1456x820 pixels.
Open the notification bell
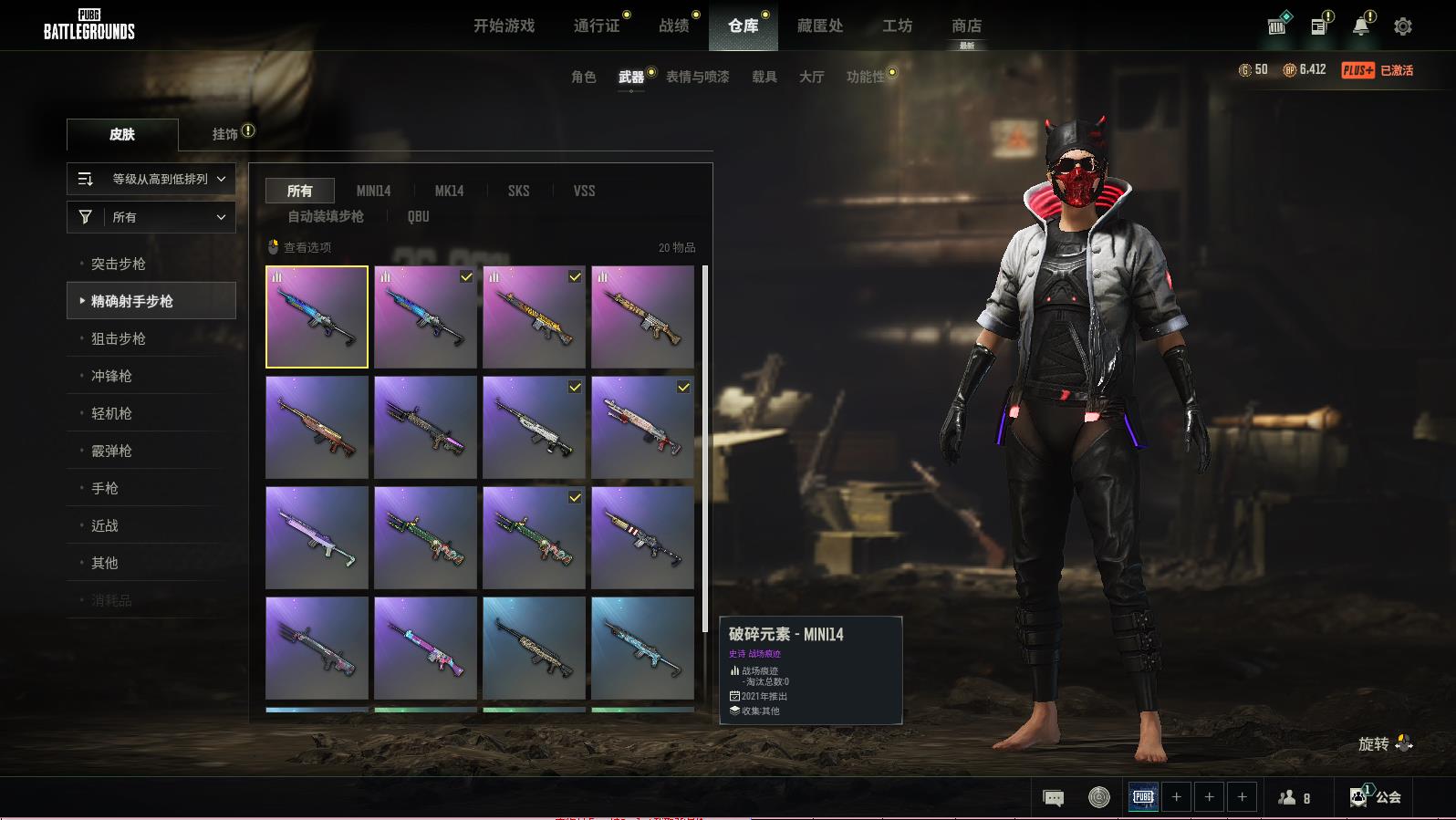(1360, 26)
